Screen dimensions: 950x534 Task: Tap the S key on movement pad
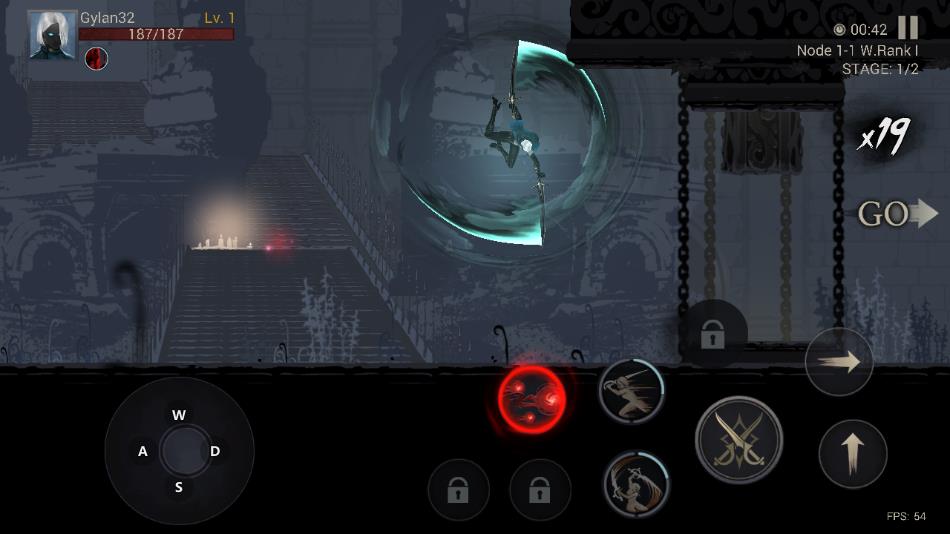coord(179,488)
